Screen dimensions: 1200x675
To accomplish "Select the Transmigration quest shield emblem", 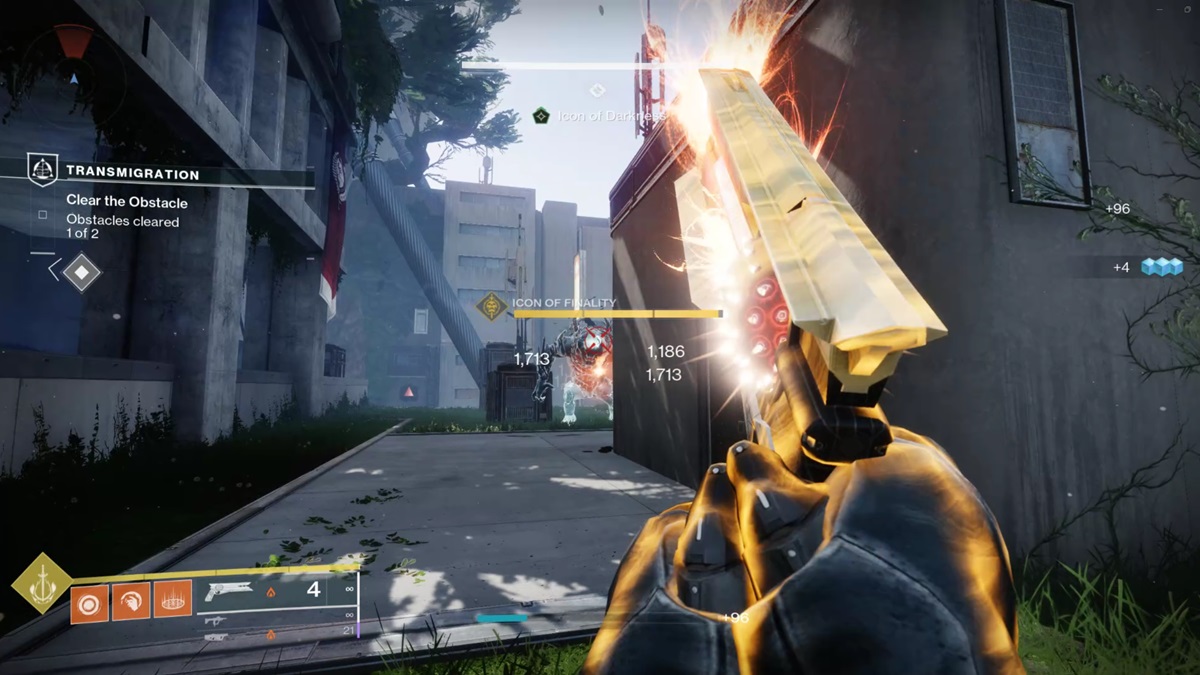I will click(x=41, y=171).
